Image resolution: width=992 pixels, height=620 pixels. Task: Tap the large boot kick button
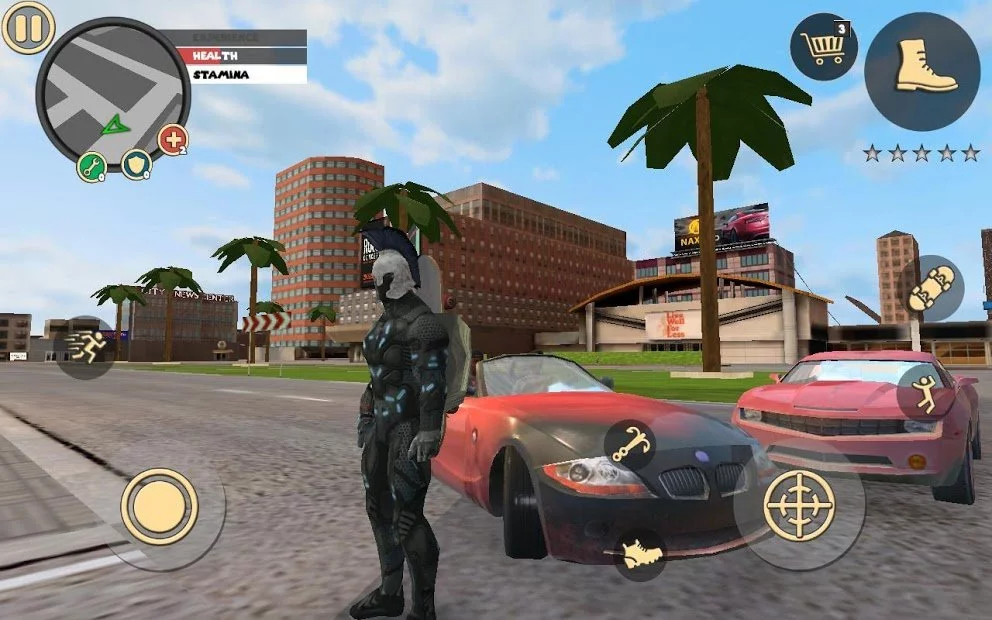point(921,71)
